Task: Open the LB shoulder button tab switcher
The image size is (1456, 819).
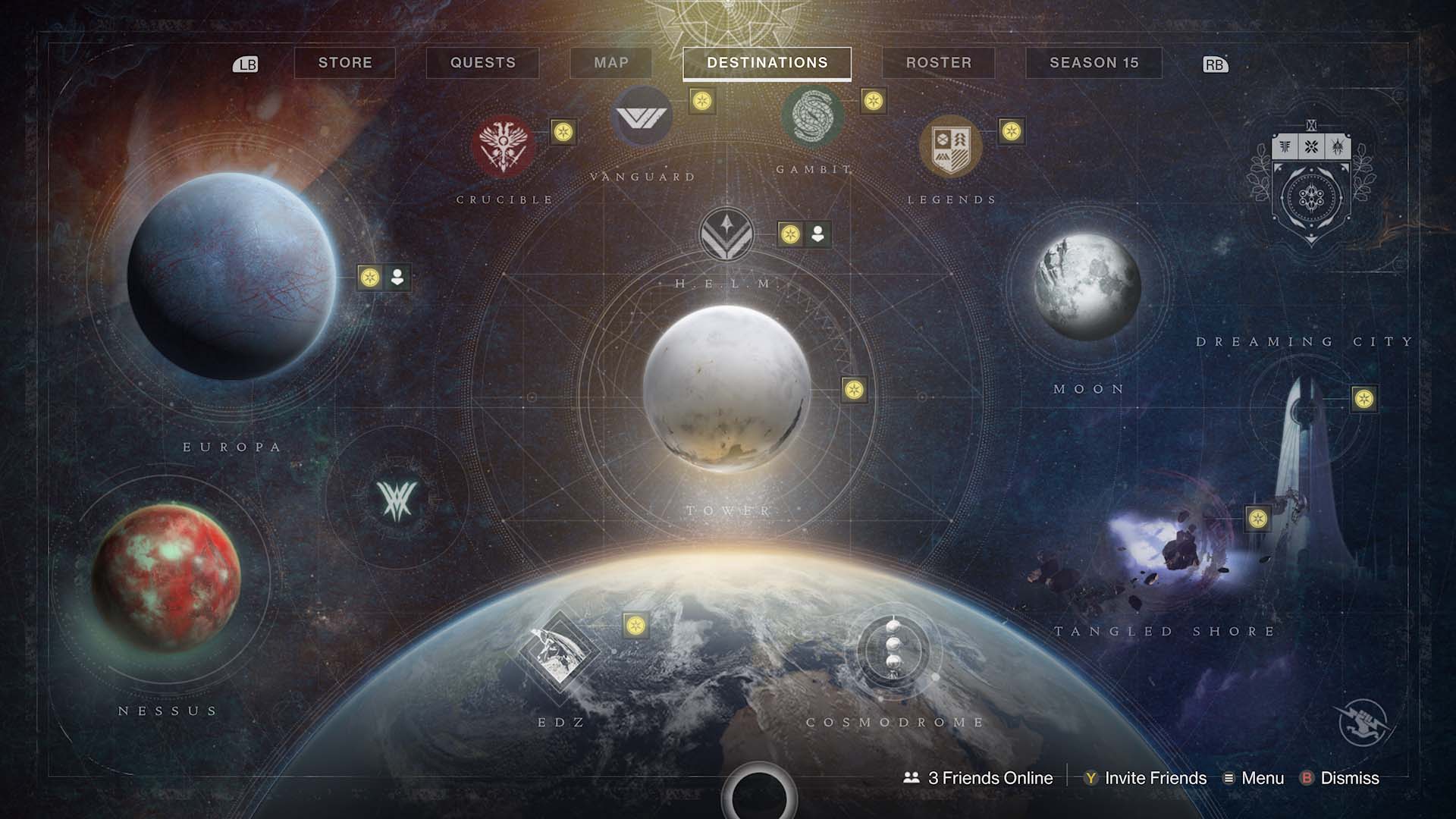Action: (x=246, y=64)
